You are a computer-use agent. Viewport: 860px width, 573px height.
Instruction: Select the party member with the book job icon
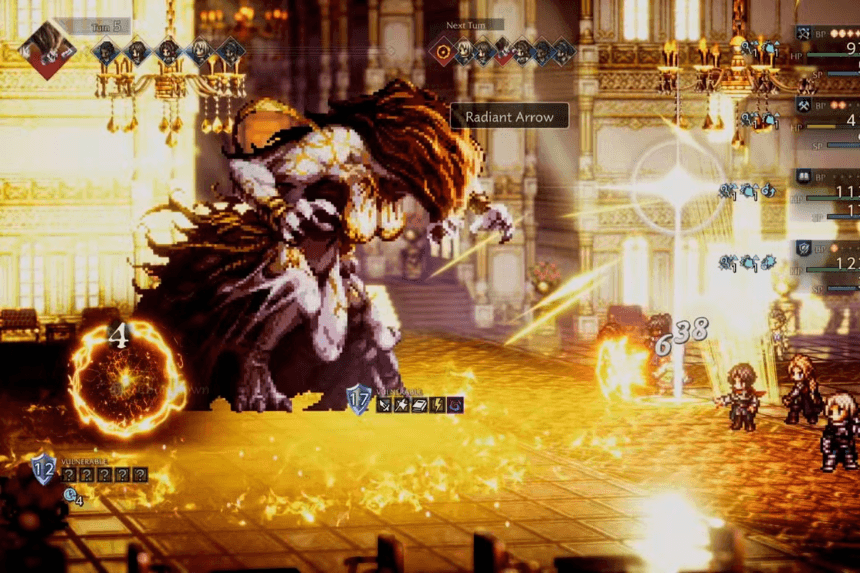[x=803, y=177]
